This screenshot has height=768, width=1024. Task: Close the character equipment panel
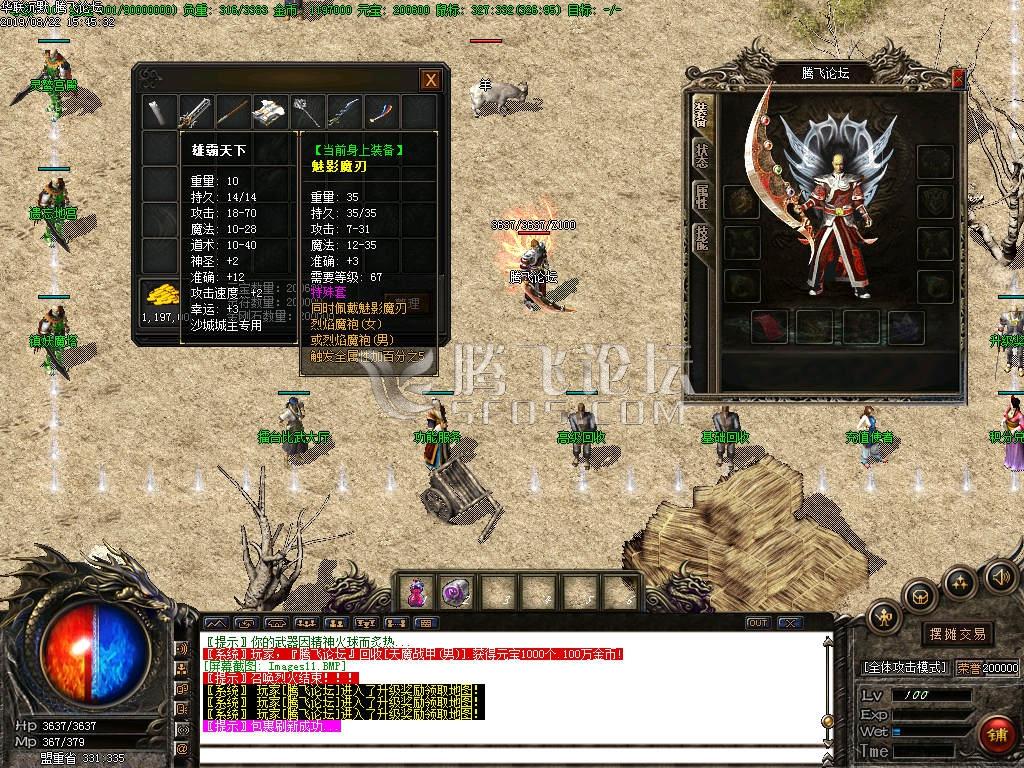pos(958,78)
